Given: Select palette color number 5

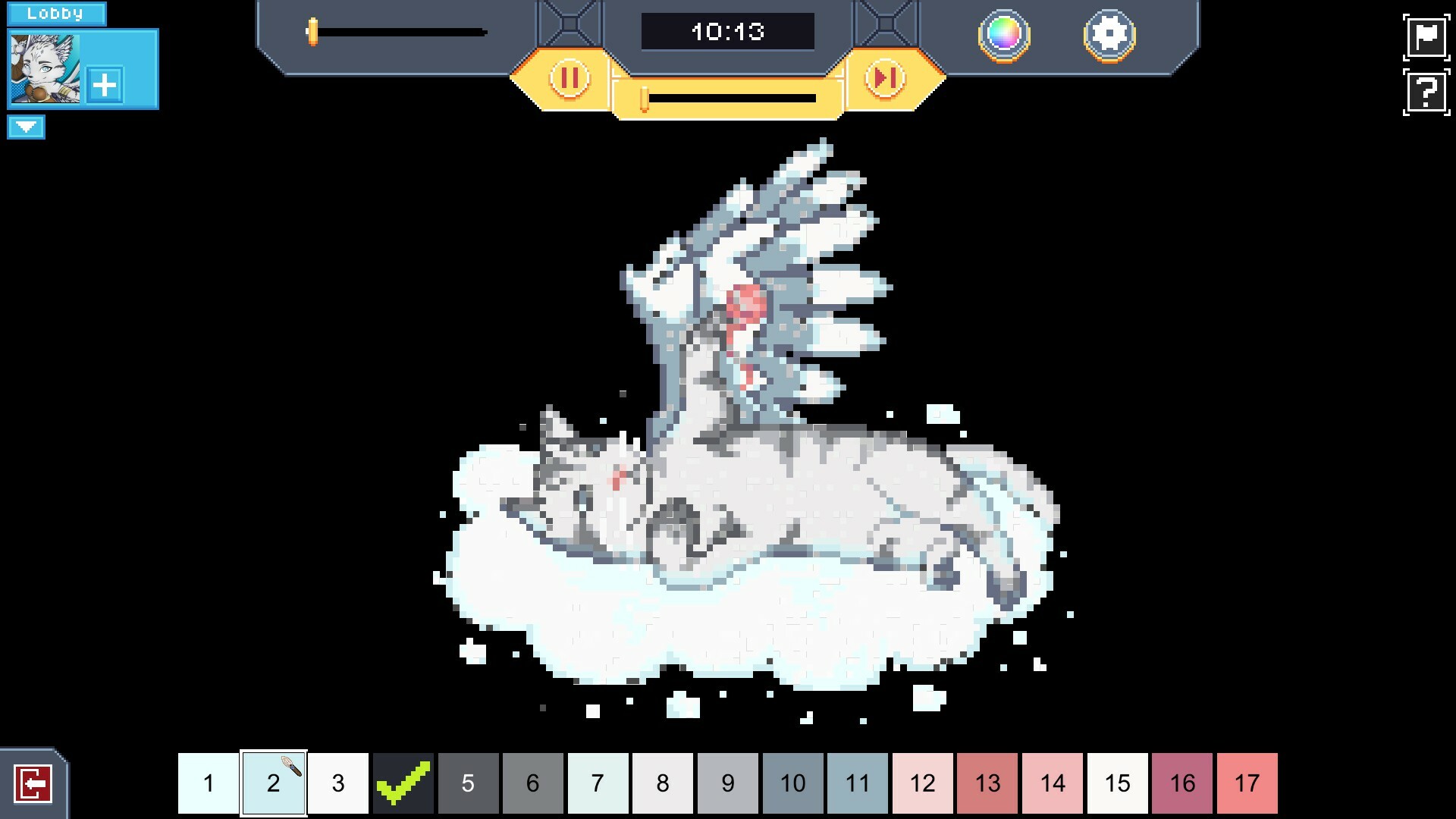Looking at the screenshot, I should (469, 783).
